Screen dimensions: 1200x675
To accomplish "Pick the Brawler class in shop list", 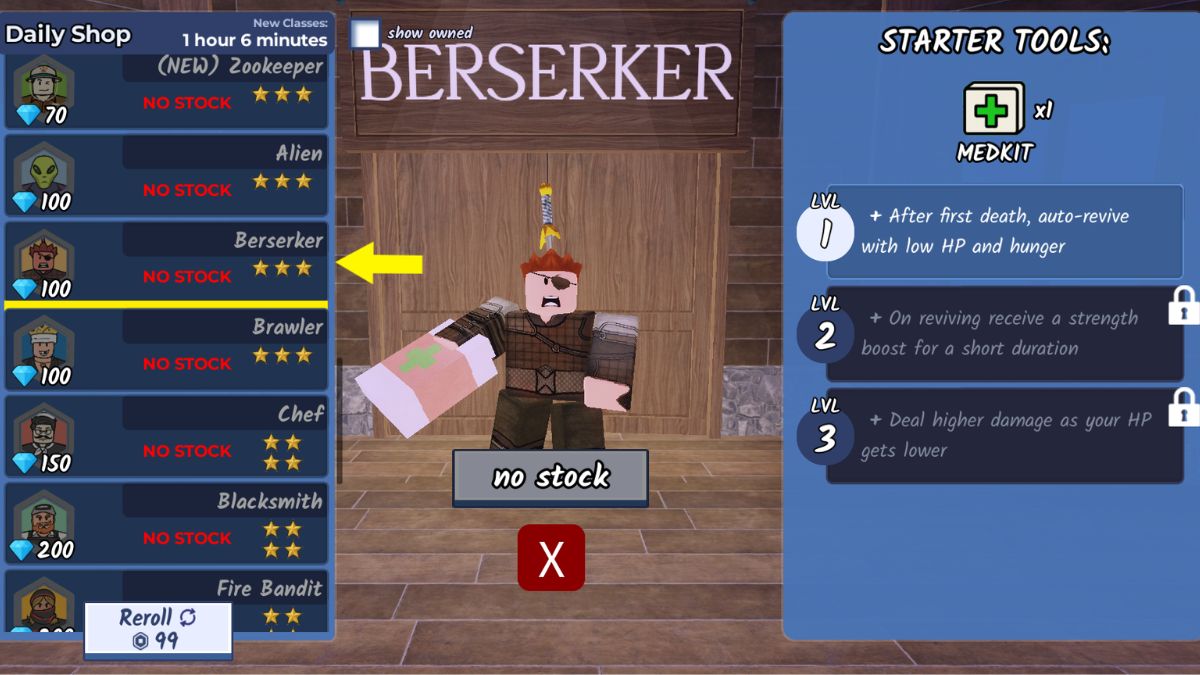I will point(166,349).
